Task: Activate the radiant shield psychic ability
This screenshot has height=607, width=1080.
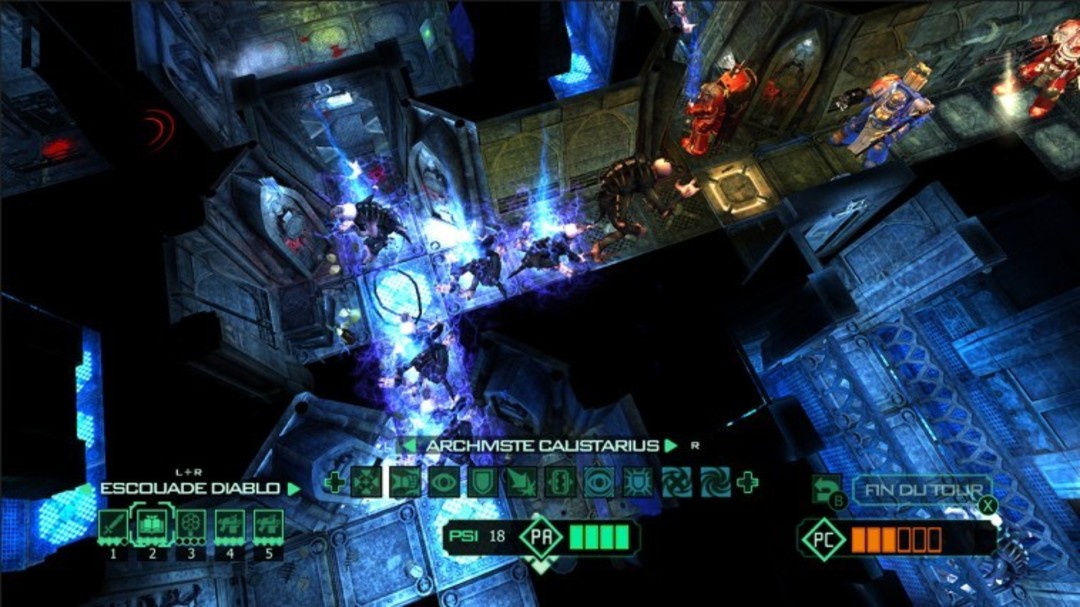Action: [x=637, y=483]
